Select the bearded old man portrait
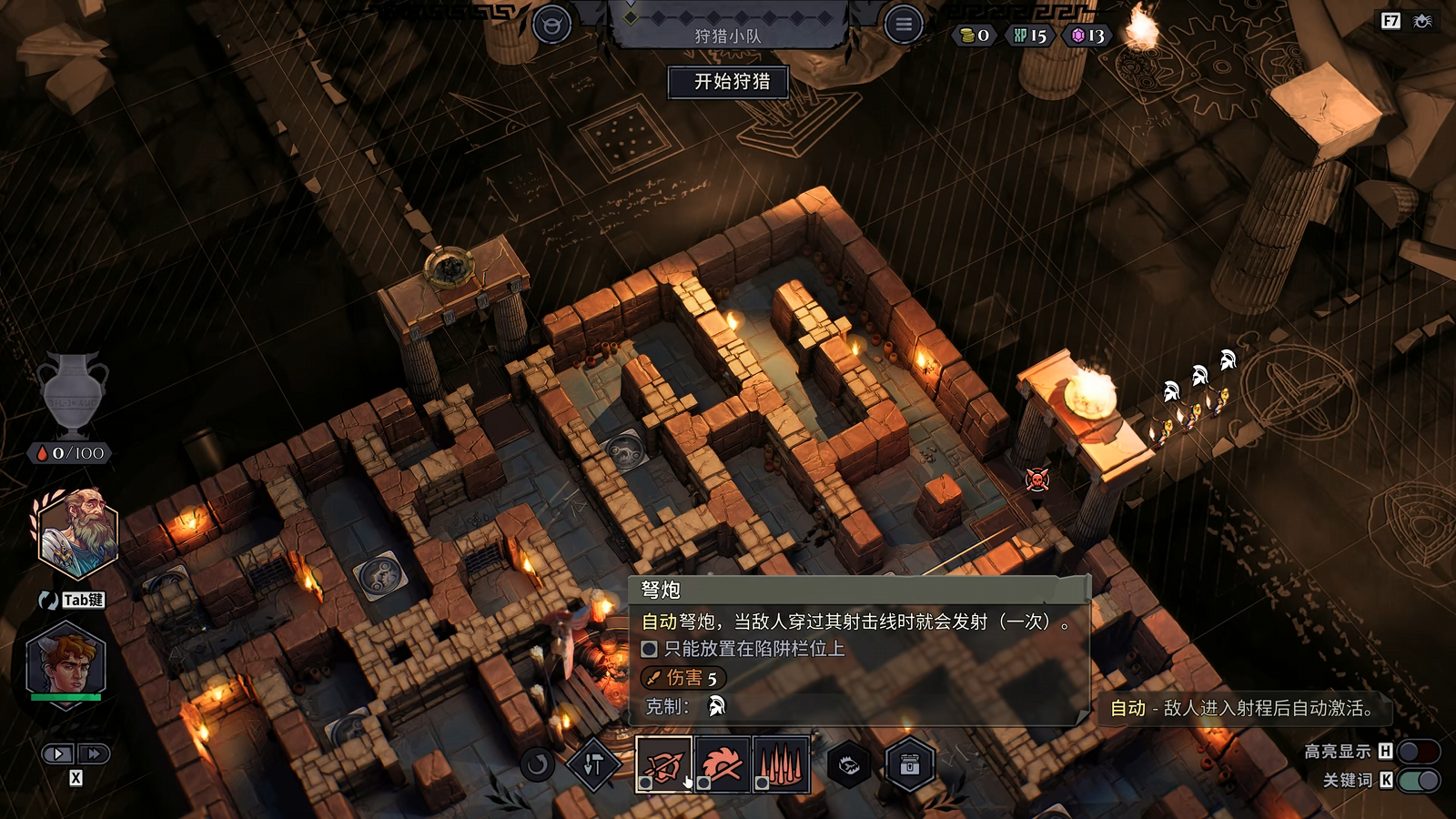Image resolution: width=1456 pixels, height=819 pixels. point(78,534)
